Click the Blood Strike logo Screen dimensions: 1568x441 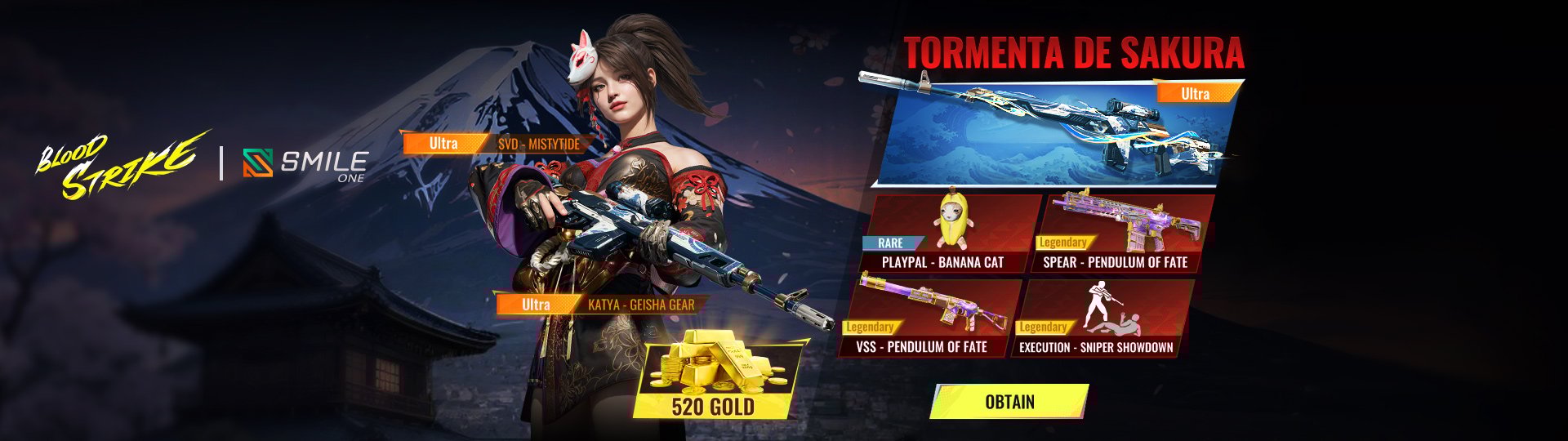[x=118, y=164]
